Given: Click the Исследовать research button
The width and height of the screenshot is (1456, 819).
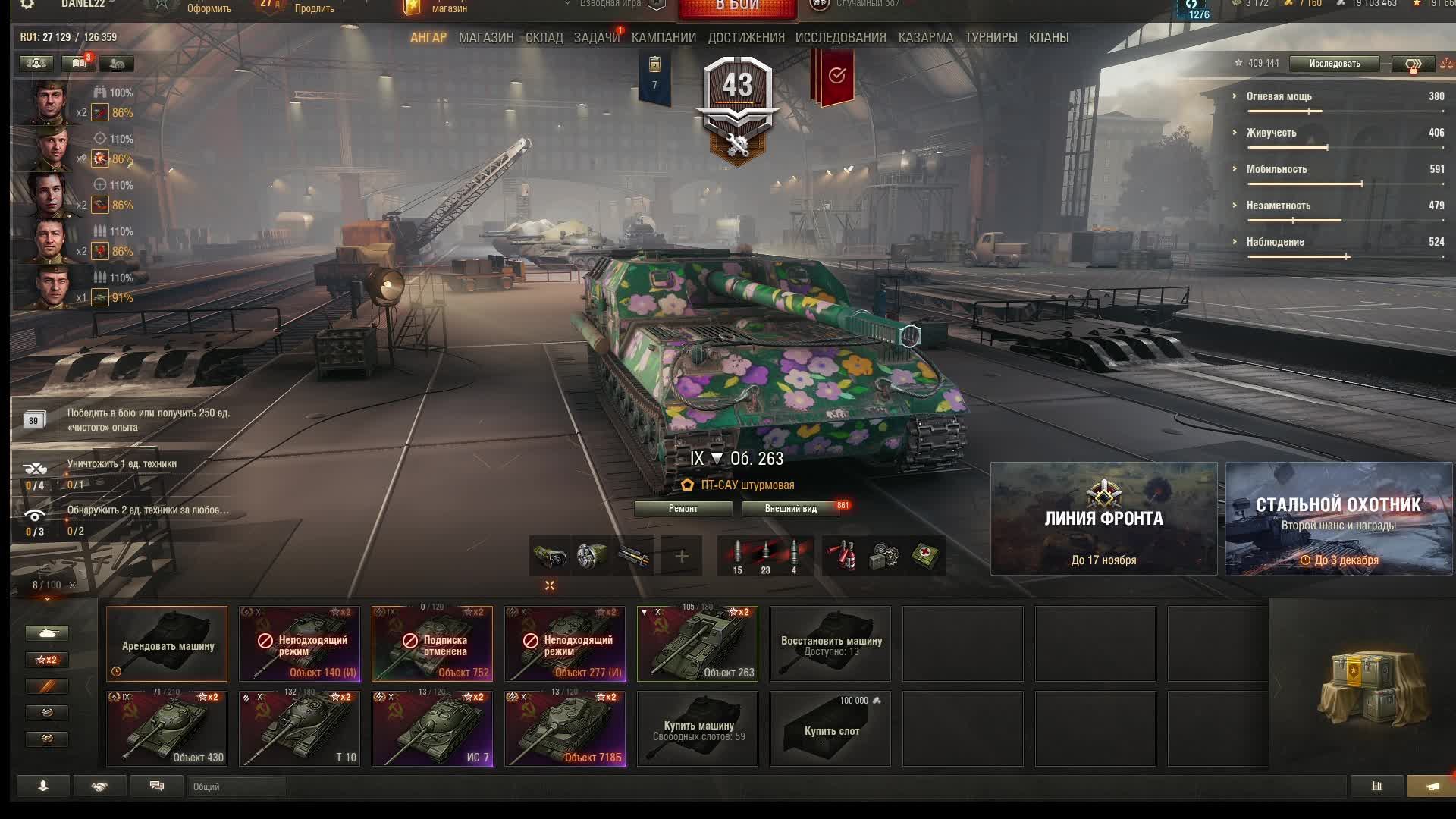Looking at the screenshot, I should click(x=1334, y=64).
